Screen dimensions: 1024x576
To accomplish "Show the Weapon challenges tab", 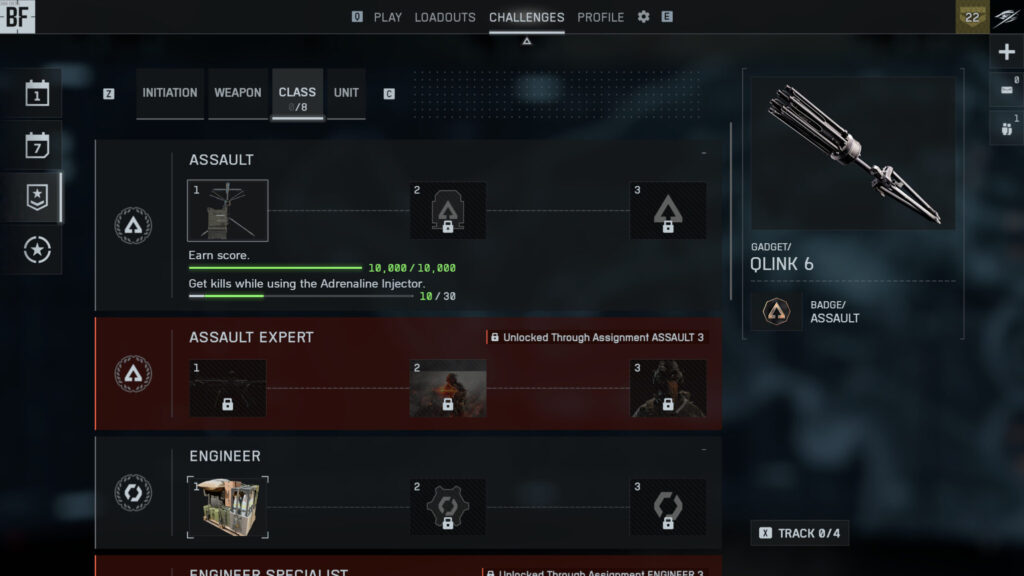I will click(x=238, y=93).
